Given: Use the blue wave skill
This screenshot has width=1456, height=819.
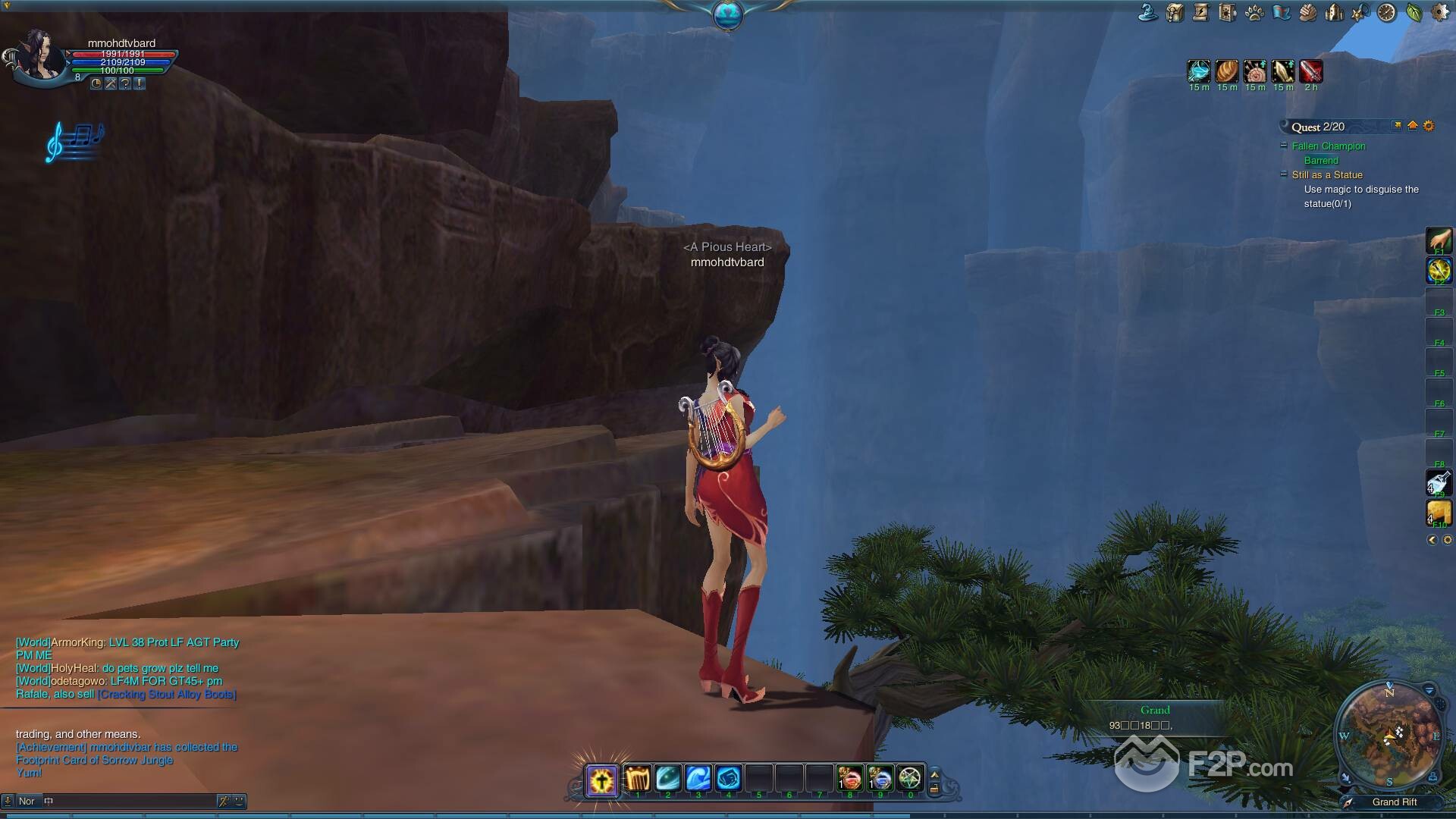Looking at the screenshot, I should click(x=698, y=779).
